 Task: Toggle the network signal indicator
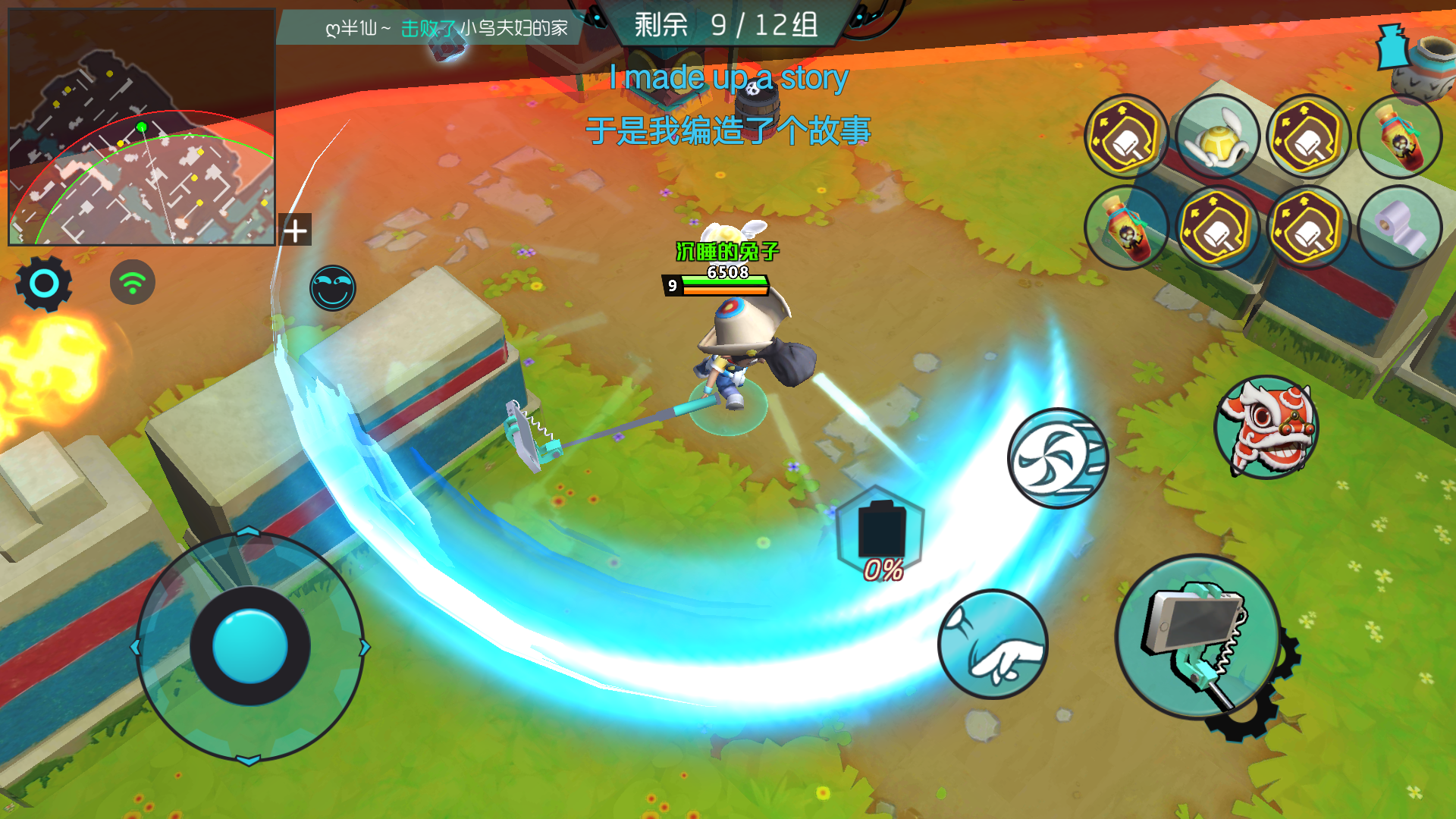(130, 281)
